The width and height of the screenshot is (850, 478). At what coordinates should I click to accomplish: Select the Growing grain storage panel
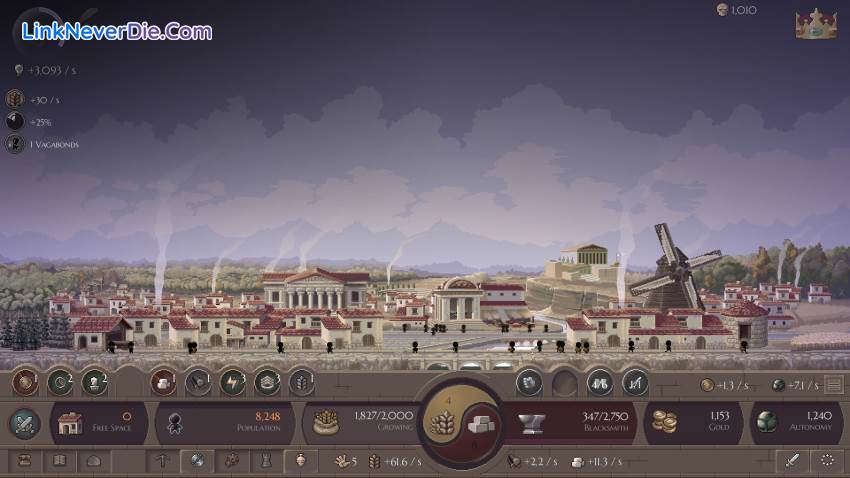click(x=361, y=422)
